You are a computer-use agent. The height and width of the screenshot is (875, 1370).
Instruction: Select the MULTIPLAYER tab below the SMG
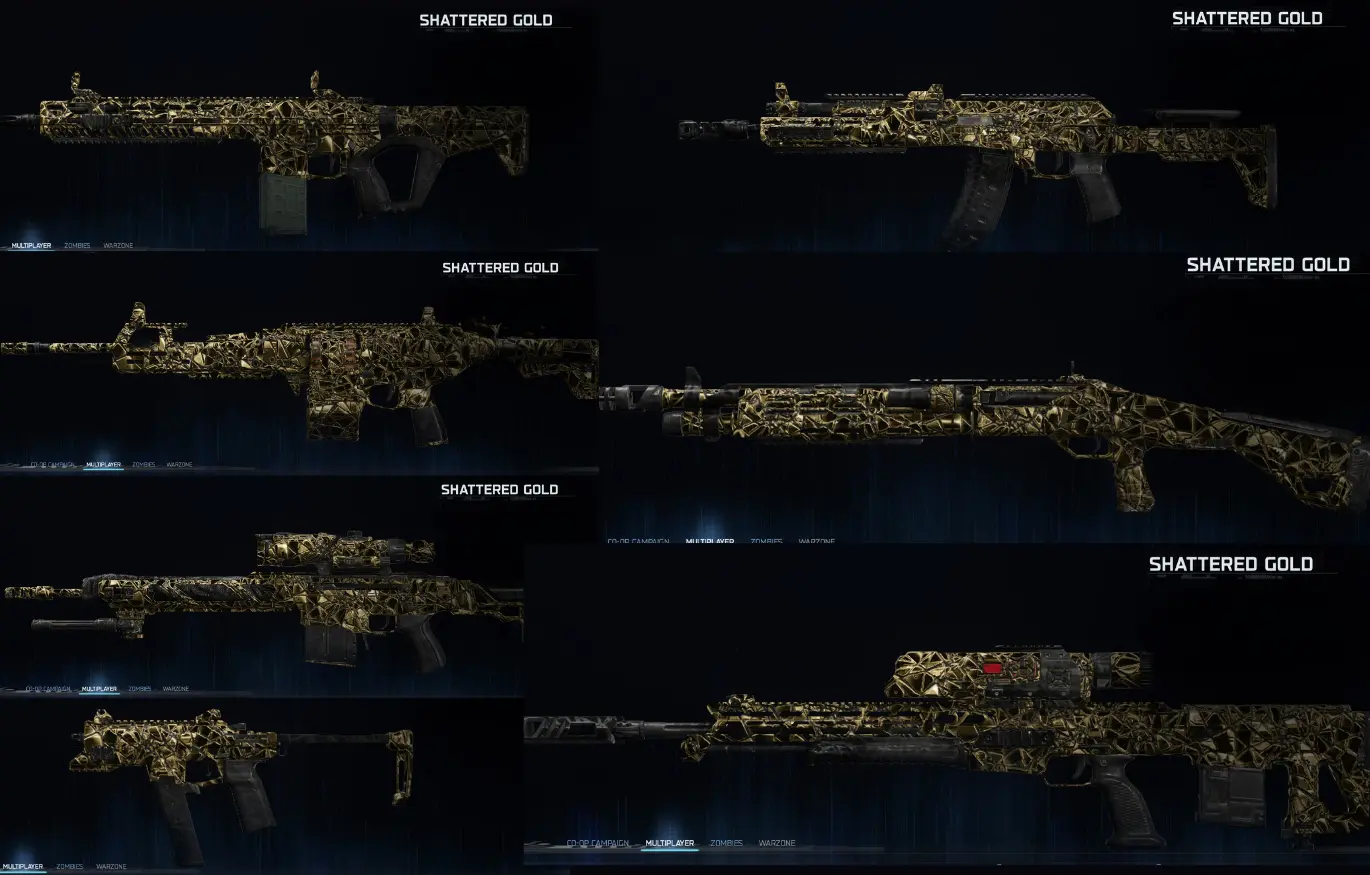(x=25, y=866)
